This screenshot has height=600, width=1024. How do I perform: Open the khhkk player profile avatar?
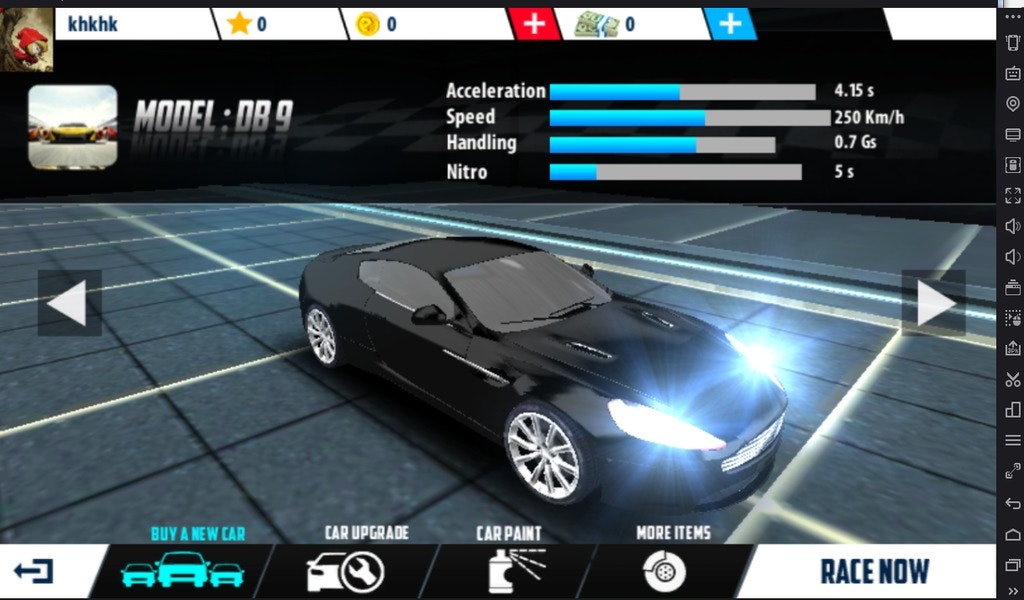coord(28,37)
